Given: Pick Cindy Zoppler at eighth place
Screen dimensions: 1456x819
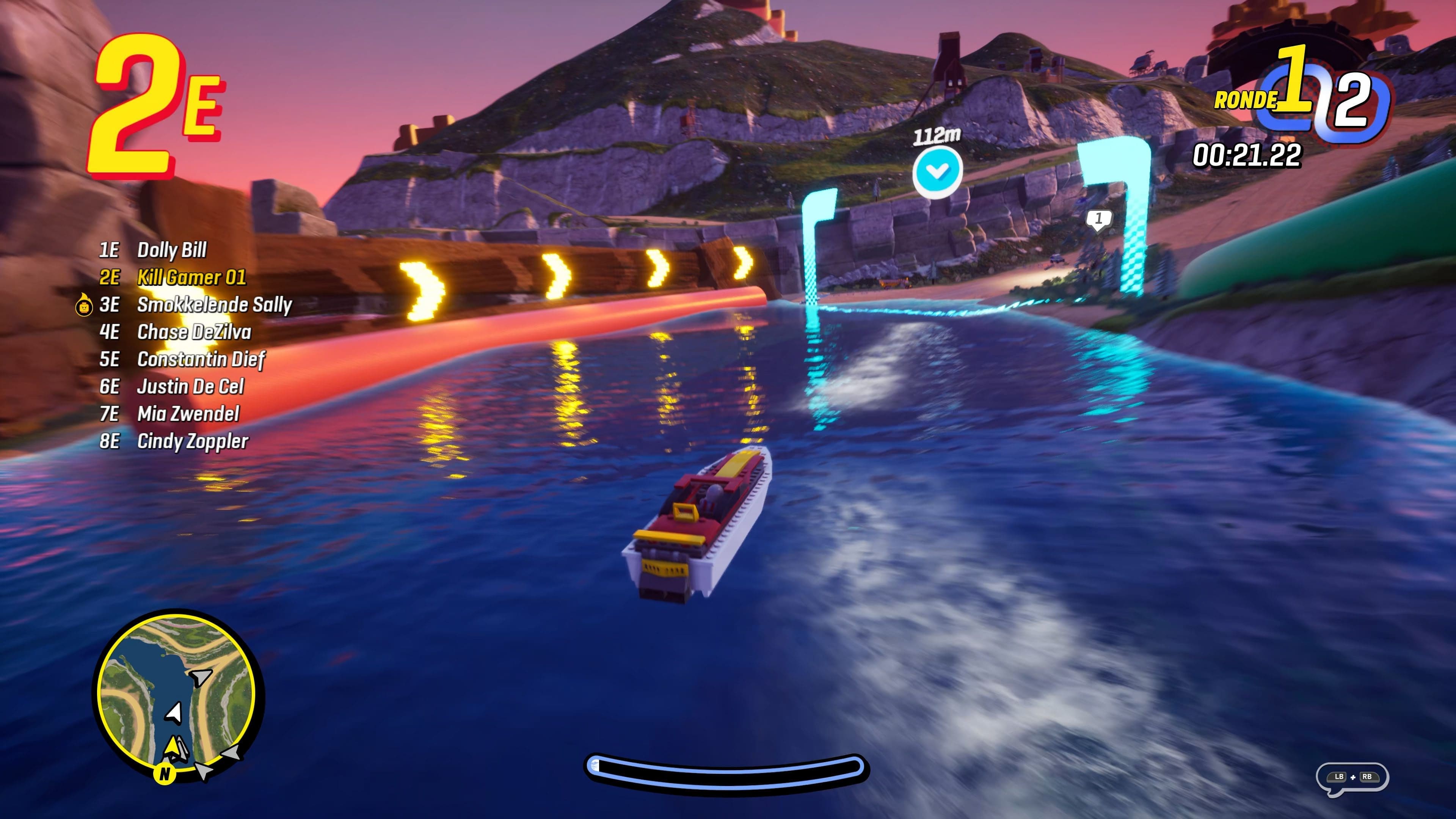Looking at the screenshot, I should pyautogui.click(x=192, y=441).
